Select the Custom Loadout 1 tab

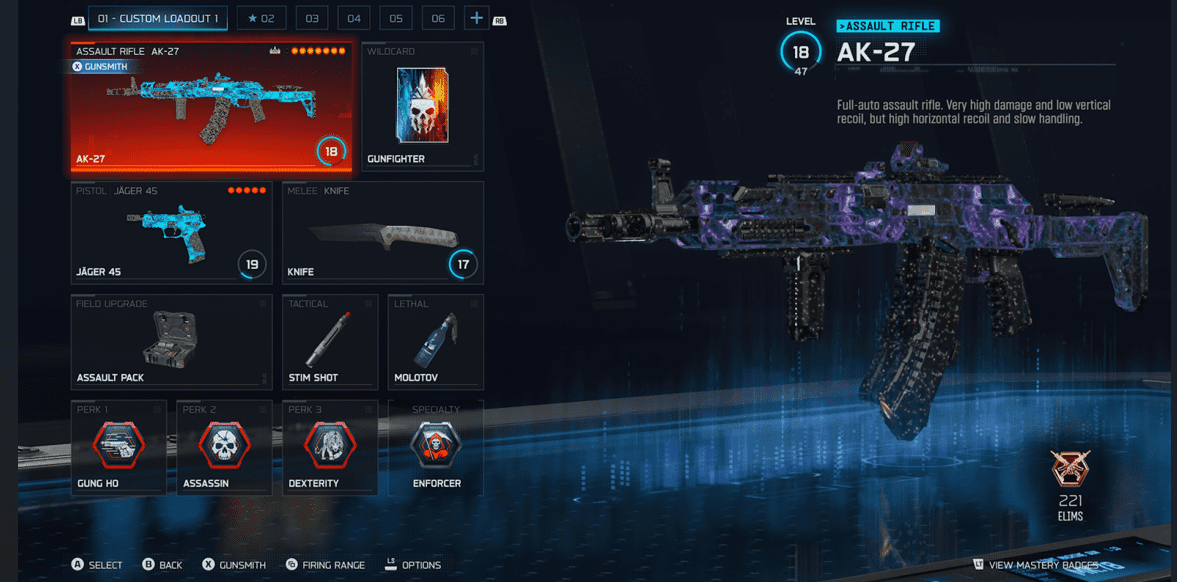(158, 18)
